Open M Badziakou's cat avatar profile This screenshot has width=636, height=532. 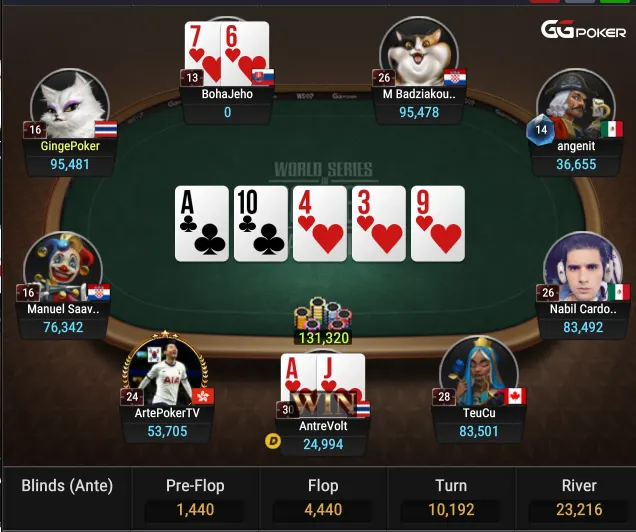(419, 55)
